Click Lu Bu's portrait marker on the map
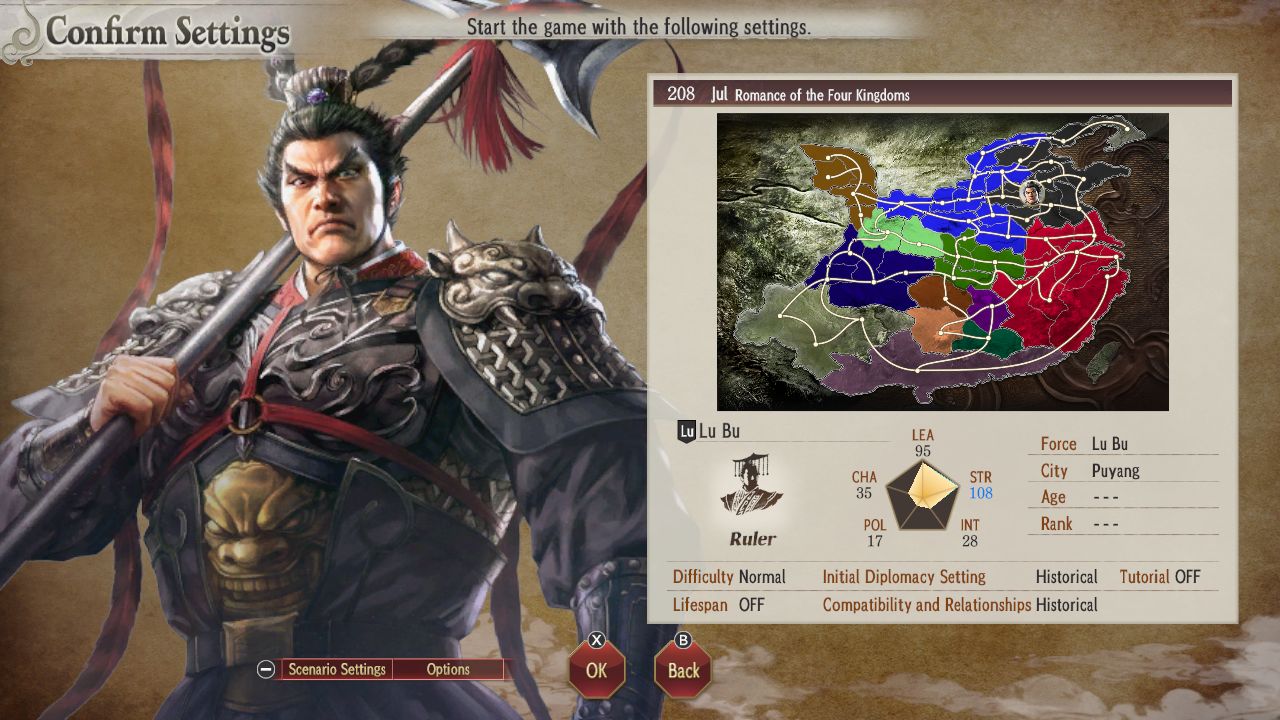 point(1032,193)
